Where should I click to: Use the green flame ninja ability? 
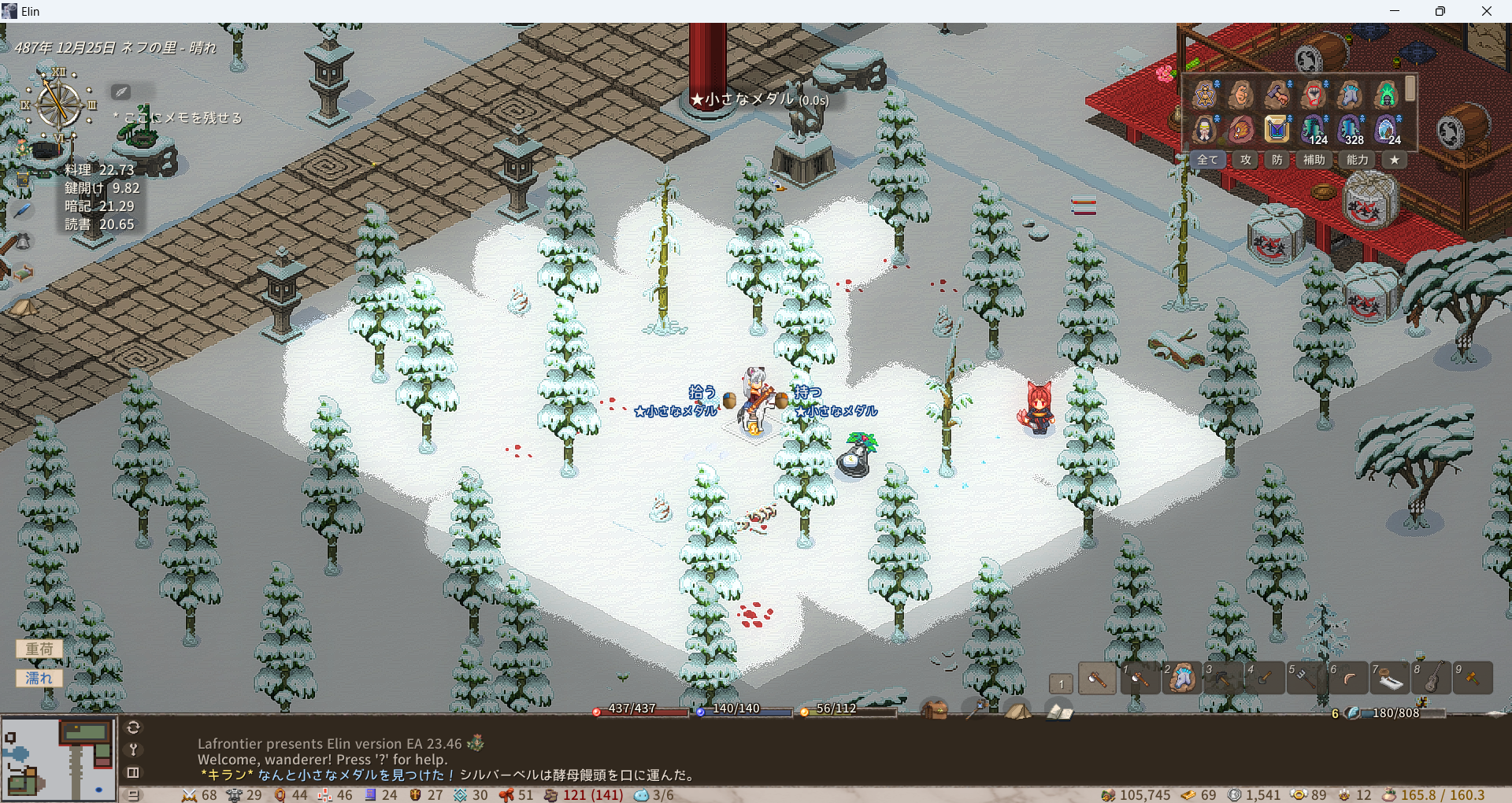[x=1386, y=95]
